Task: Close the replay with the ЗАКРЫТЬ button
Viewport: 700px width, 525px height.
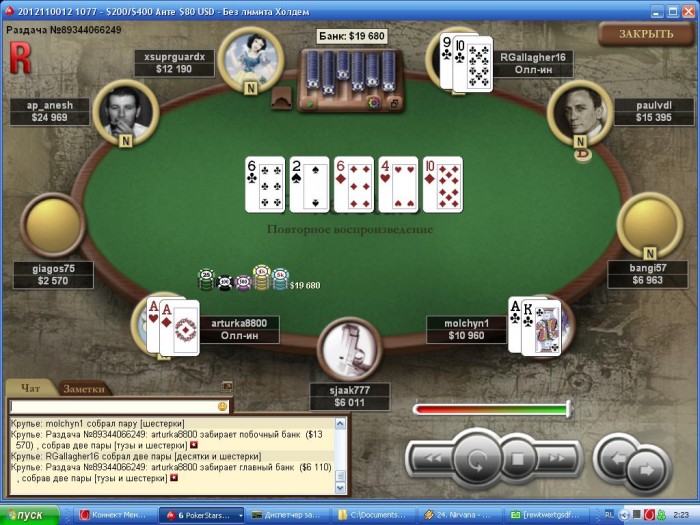Action: tap(645, 33)
